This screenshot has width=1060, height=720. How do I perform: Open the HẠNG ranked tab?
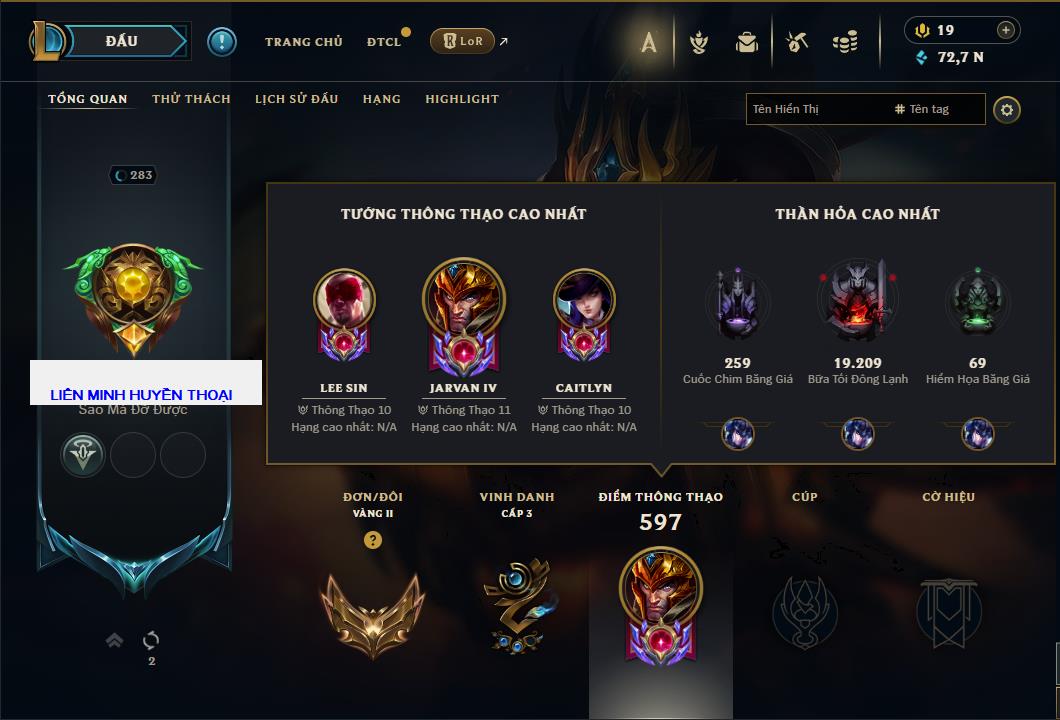(x=381, y=99)
